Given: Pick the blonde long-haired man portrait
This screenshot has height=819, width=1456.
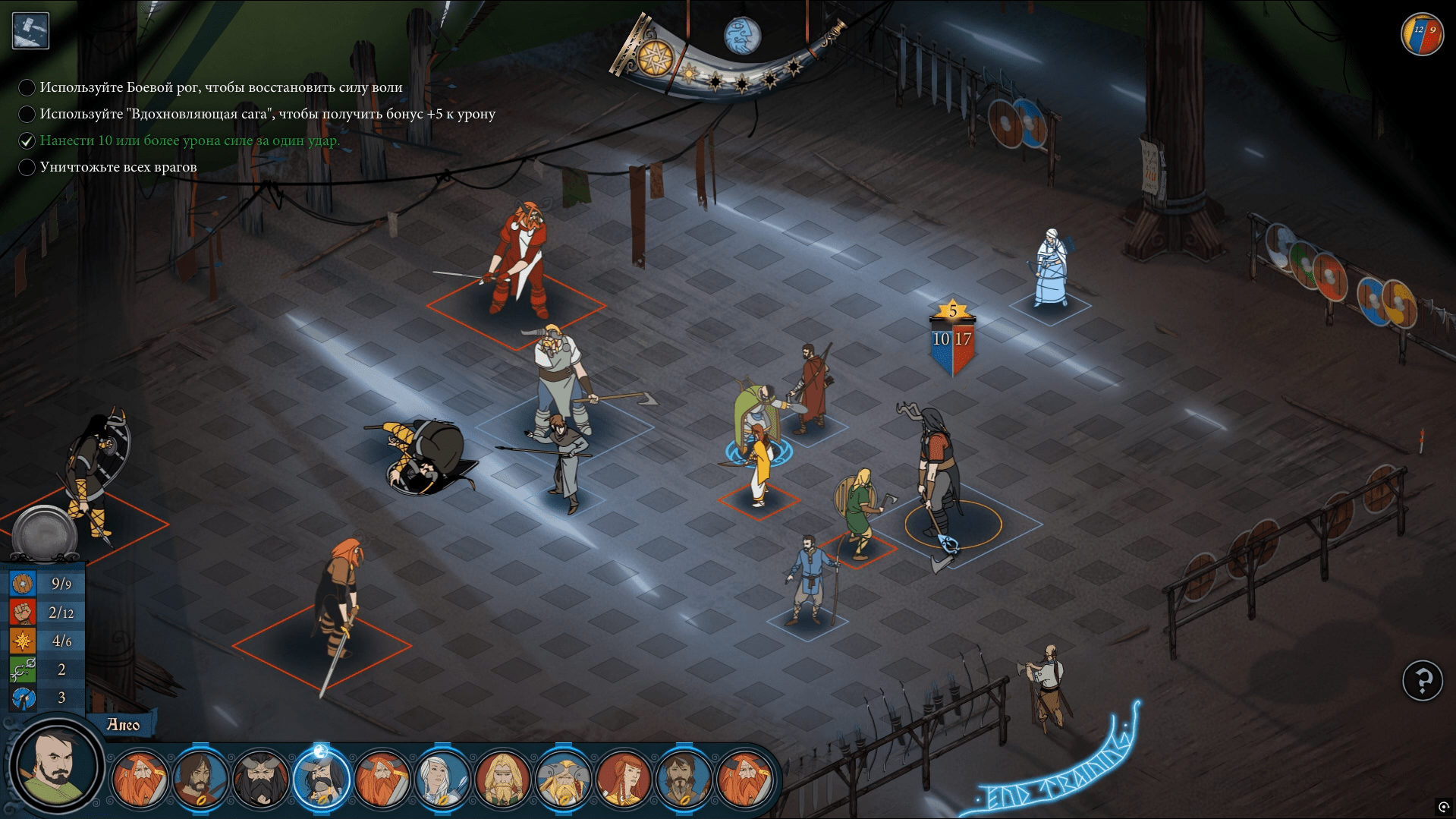Looking at the screenshot, I should point(502,780).
